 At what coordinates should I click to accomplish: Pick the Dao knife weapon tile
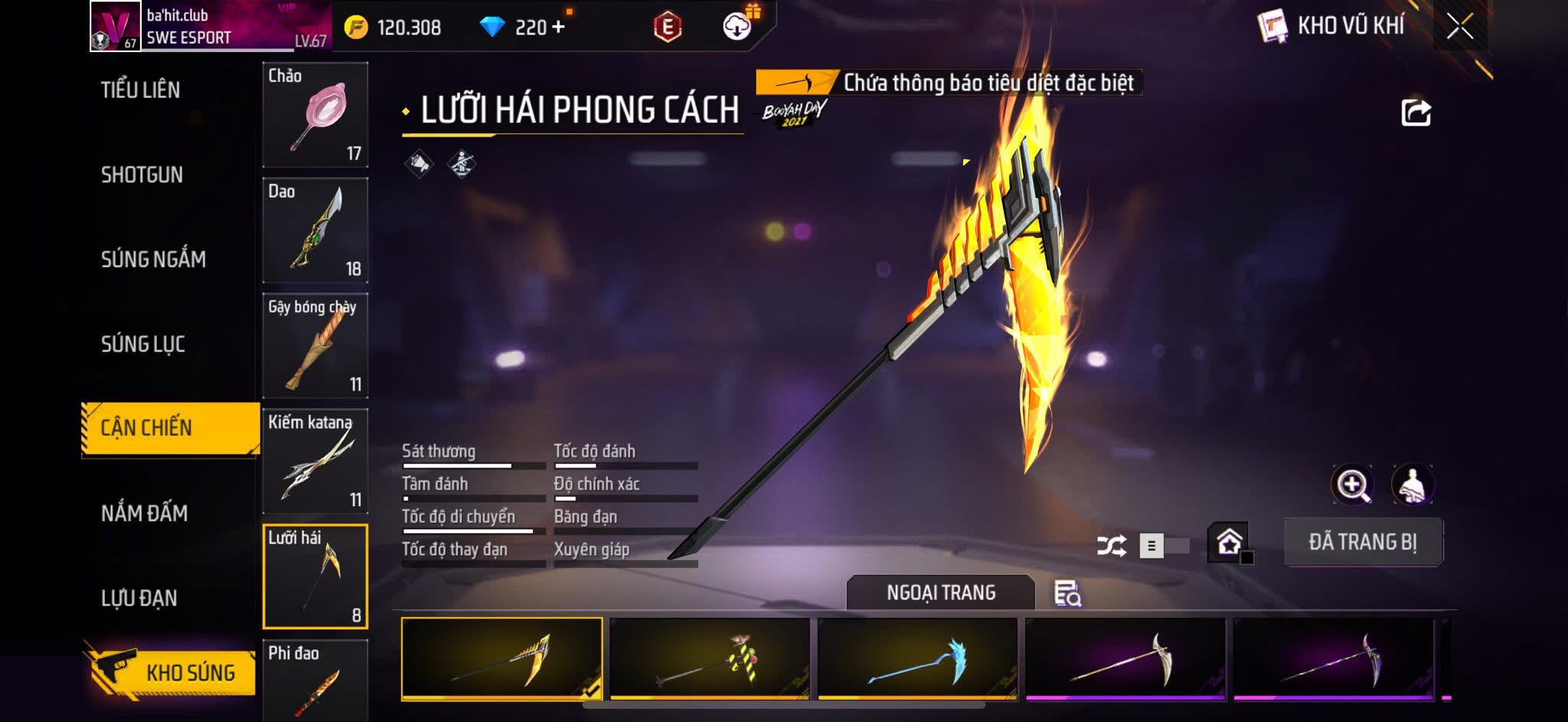tap(315, 230)
